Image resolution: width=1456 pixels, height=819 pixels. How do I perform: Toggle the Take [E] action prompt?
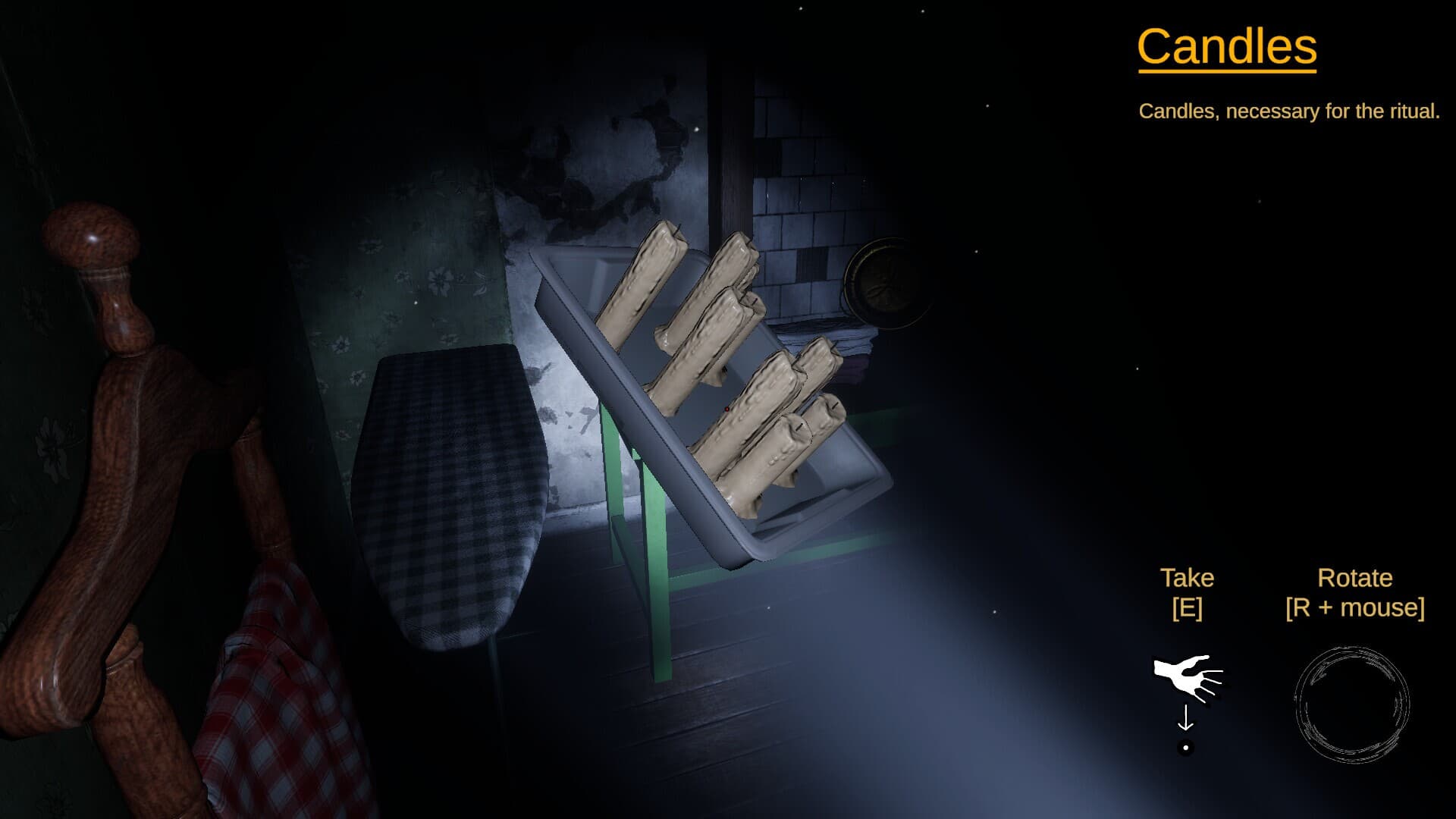pyautogui.click(x=1187, y=593)
